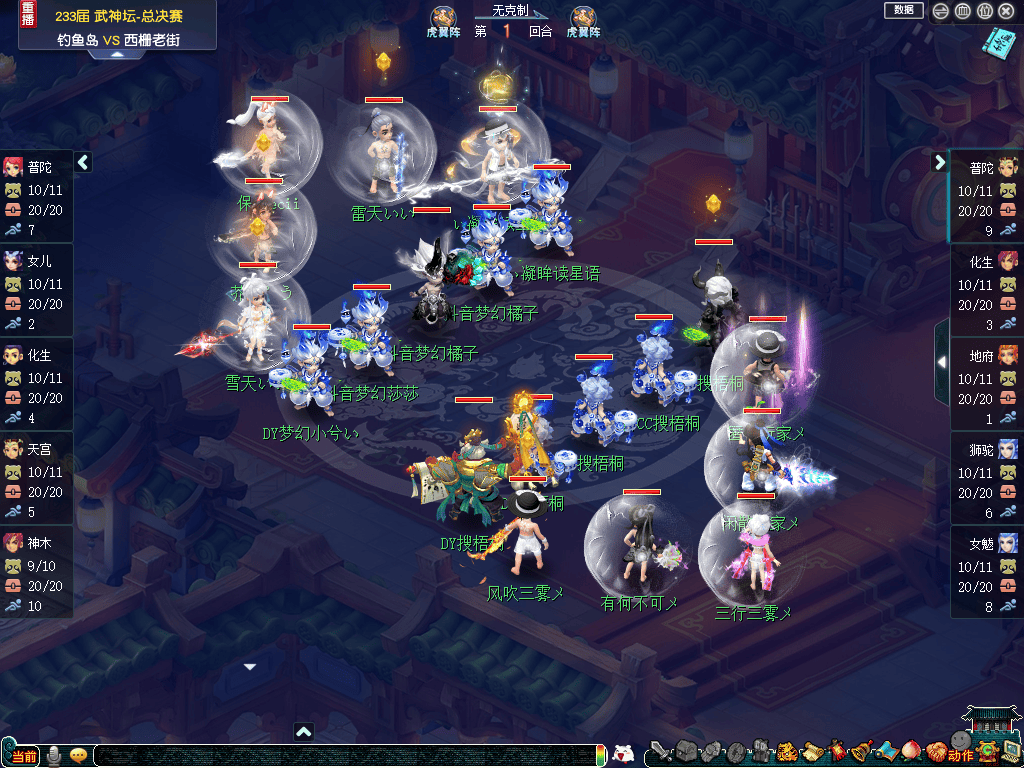The height and width of the screenshot is (768, 1024).
Task: Switch the 当前 chat channel button
Action: 22,755
